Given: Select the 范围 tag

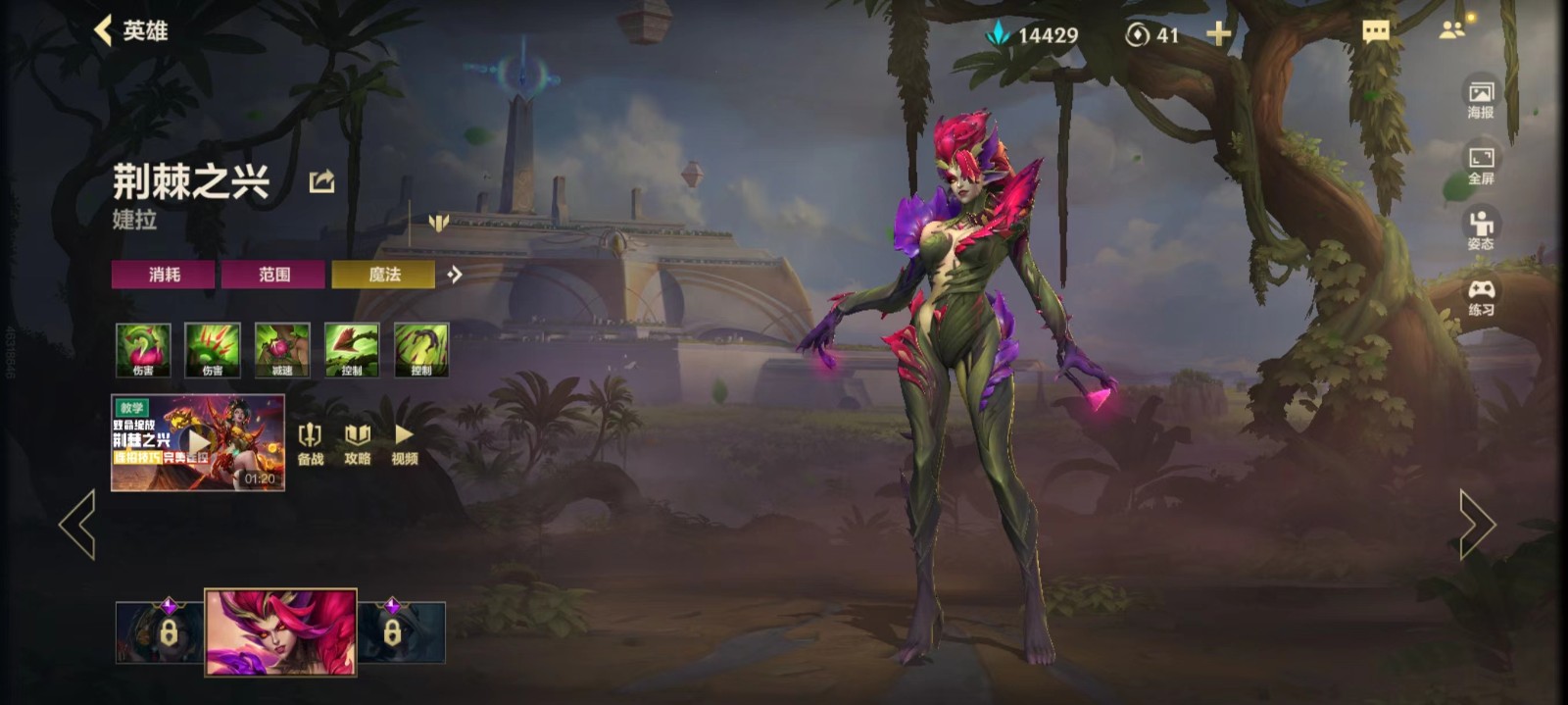Looking at the screenshot, I should pos(273,275).
